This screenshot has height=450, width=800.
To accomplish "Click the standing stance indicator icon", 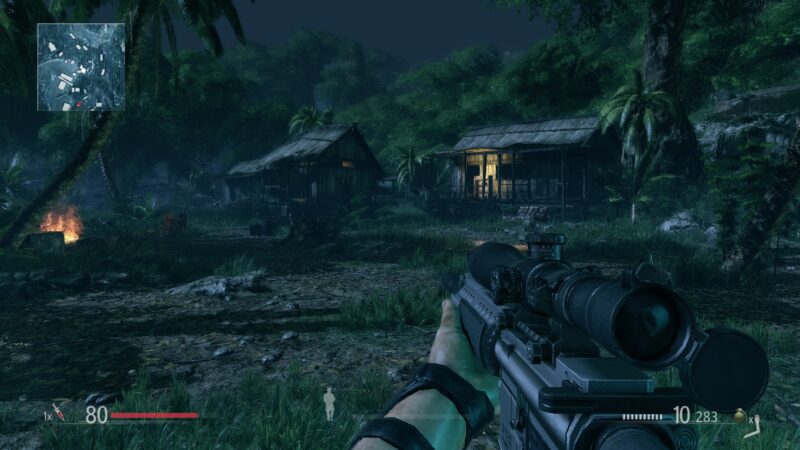I will [329, 404].
